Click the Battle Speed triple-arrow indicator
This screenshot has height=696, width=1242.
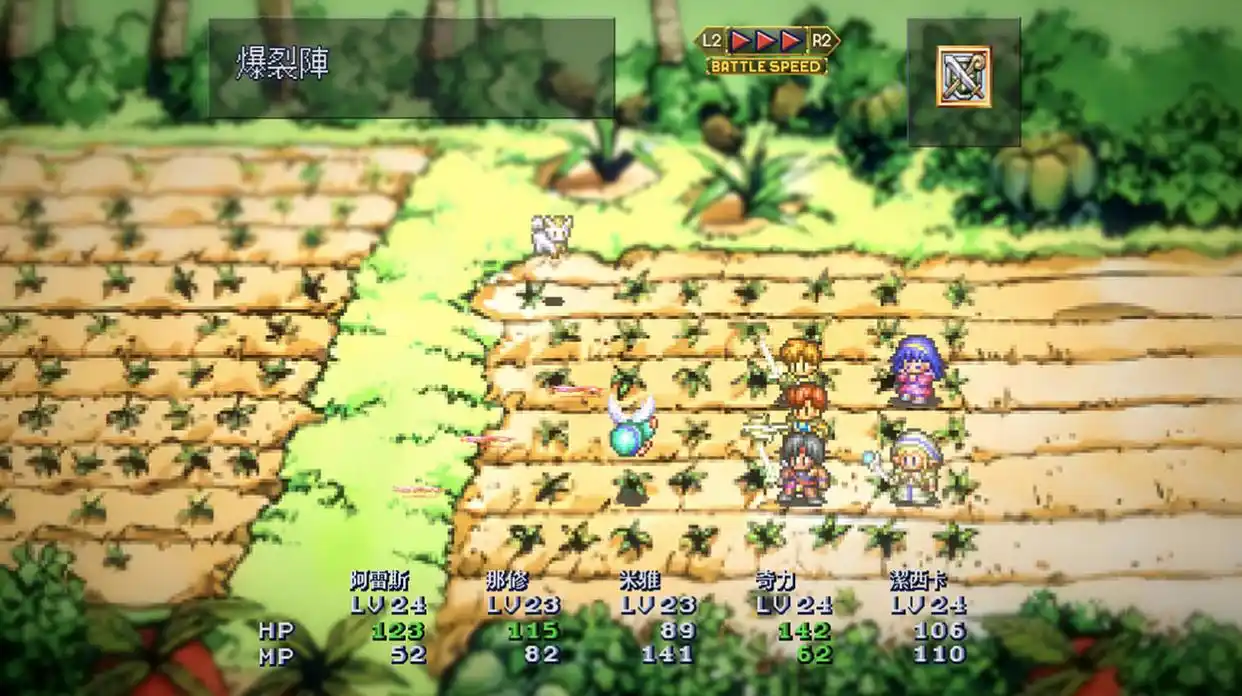tap(767, 41)
